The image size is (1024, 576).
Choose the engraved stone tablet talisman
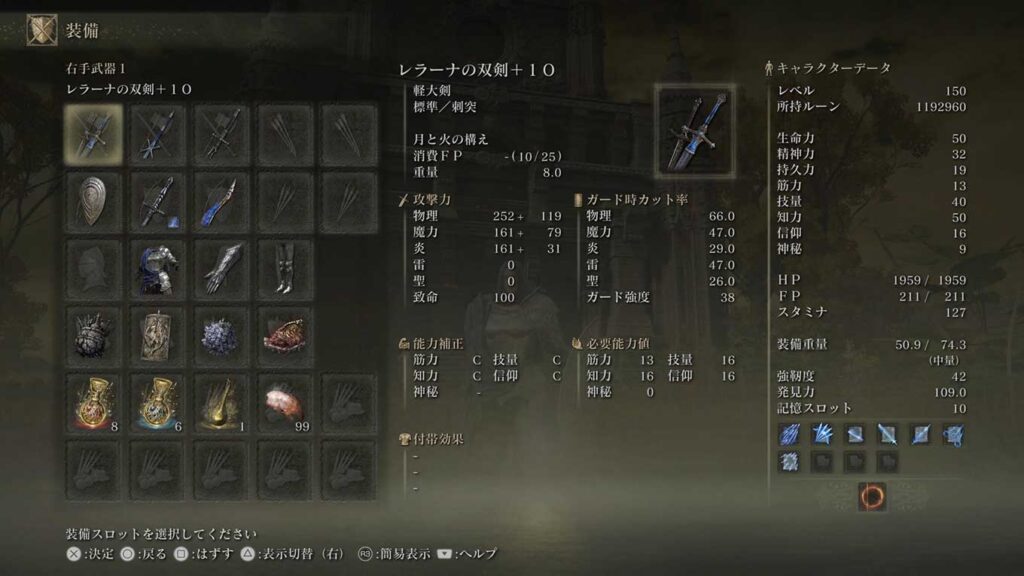coord(157,333)
